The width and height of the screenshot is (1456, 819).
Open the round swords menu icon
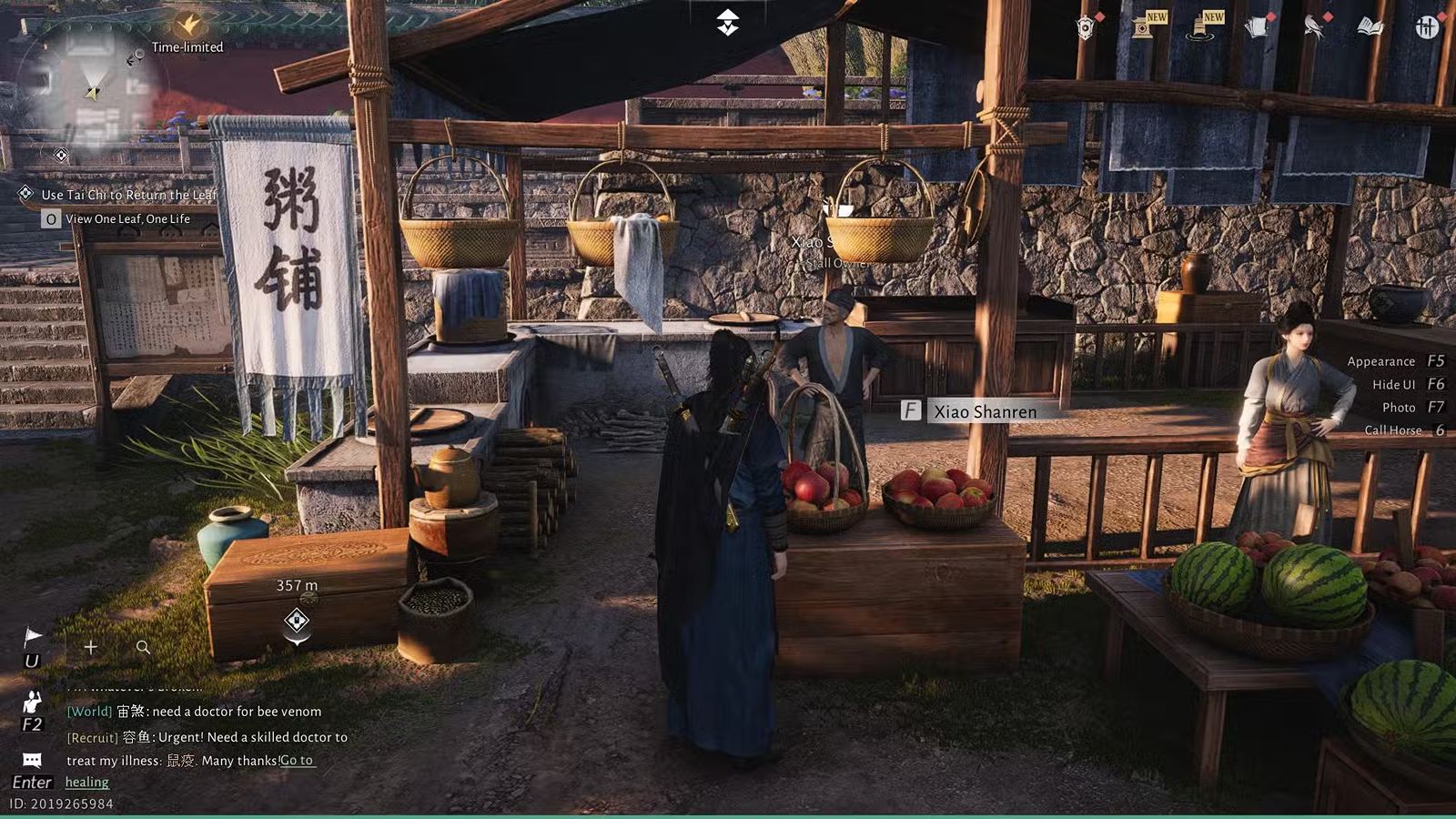tap(1427, 27)
